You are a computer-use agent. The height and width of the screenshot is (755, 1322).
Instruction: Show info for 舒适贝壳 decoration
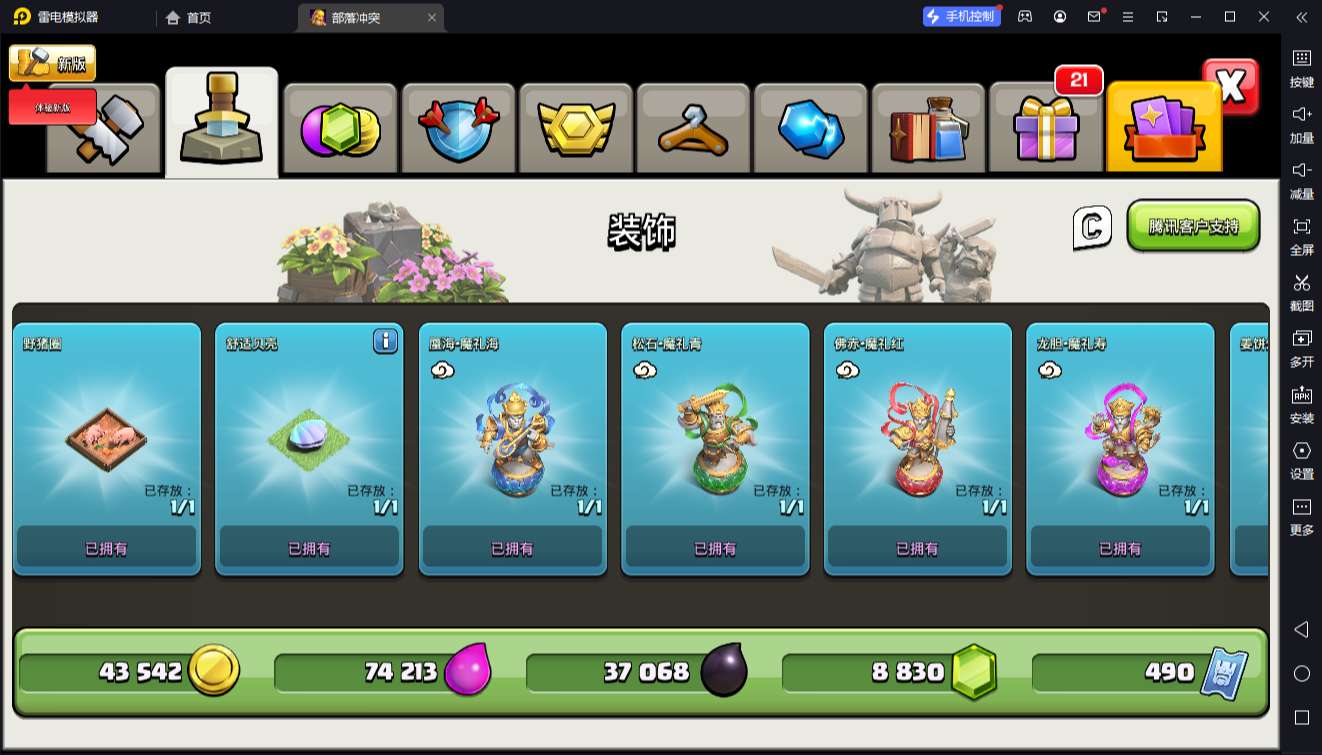coord(386,341)
